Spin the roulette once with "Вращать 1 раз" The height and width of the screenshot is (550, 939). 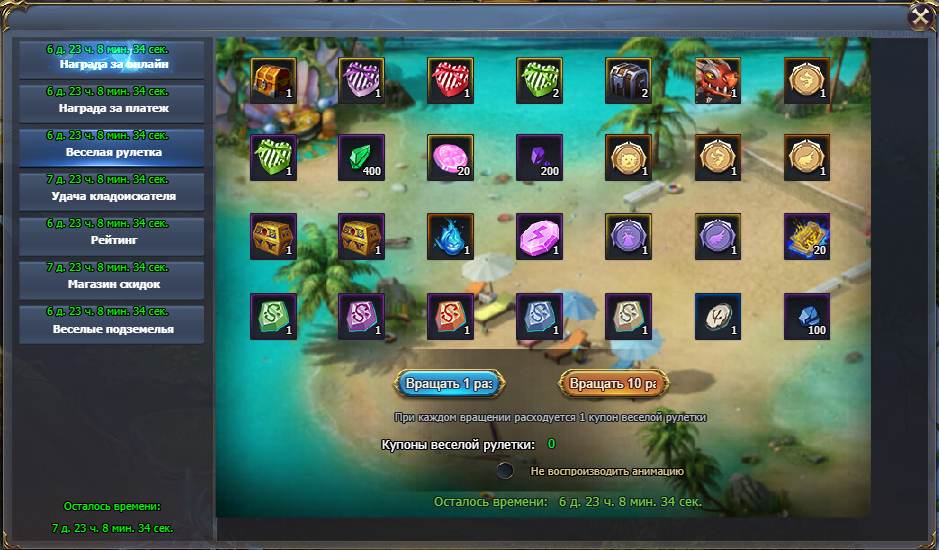coord(450,384)
